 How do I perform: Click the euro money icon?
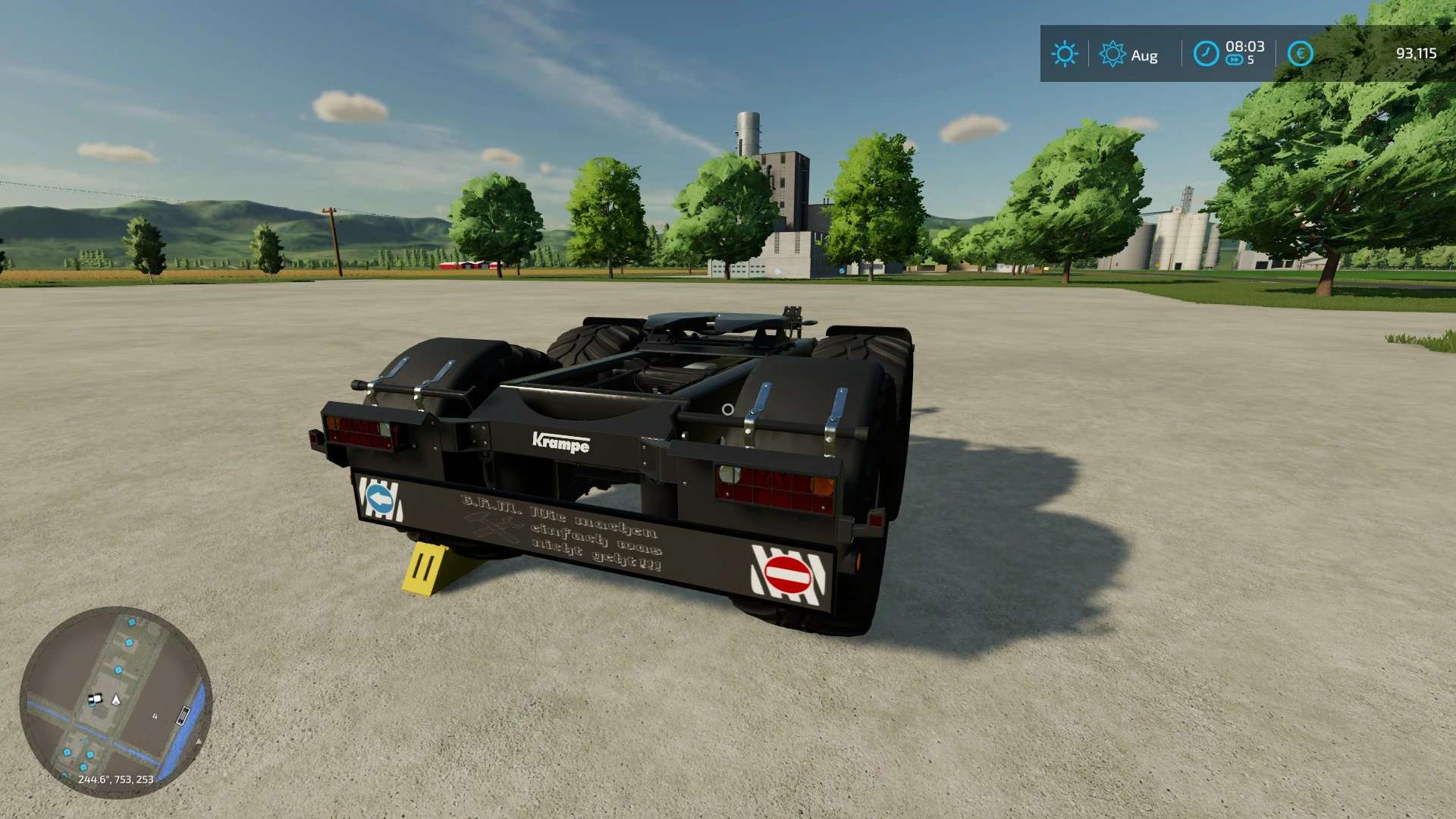click(1300, 54)
